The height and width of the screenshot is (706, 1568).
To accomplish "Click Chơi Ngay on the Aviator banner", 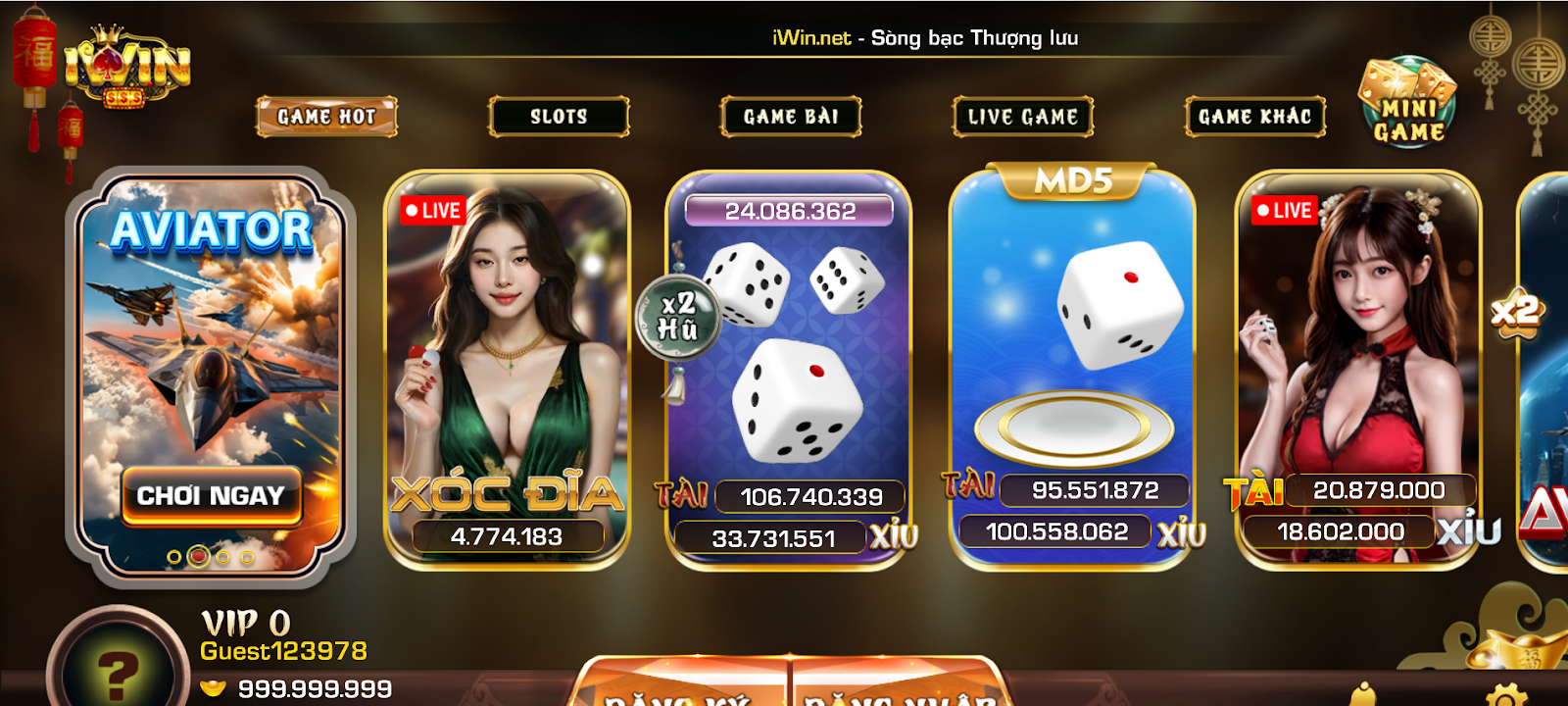I will pos(211,495).
